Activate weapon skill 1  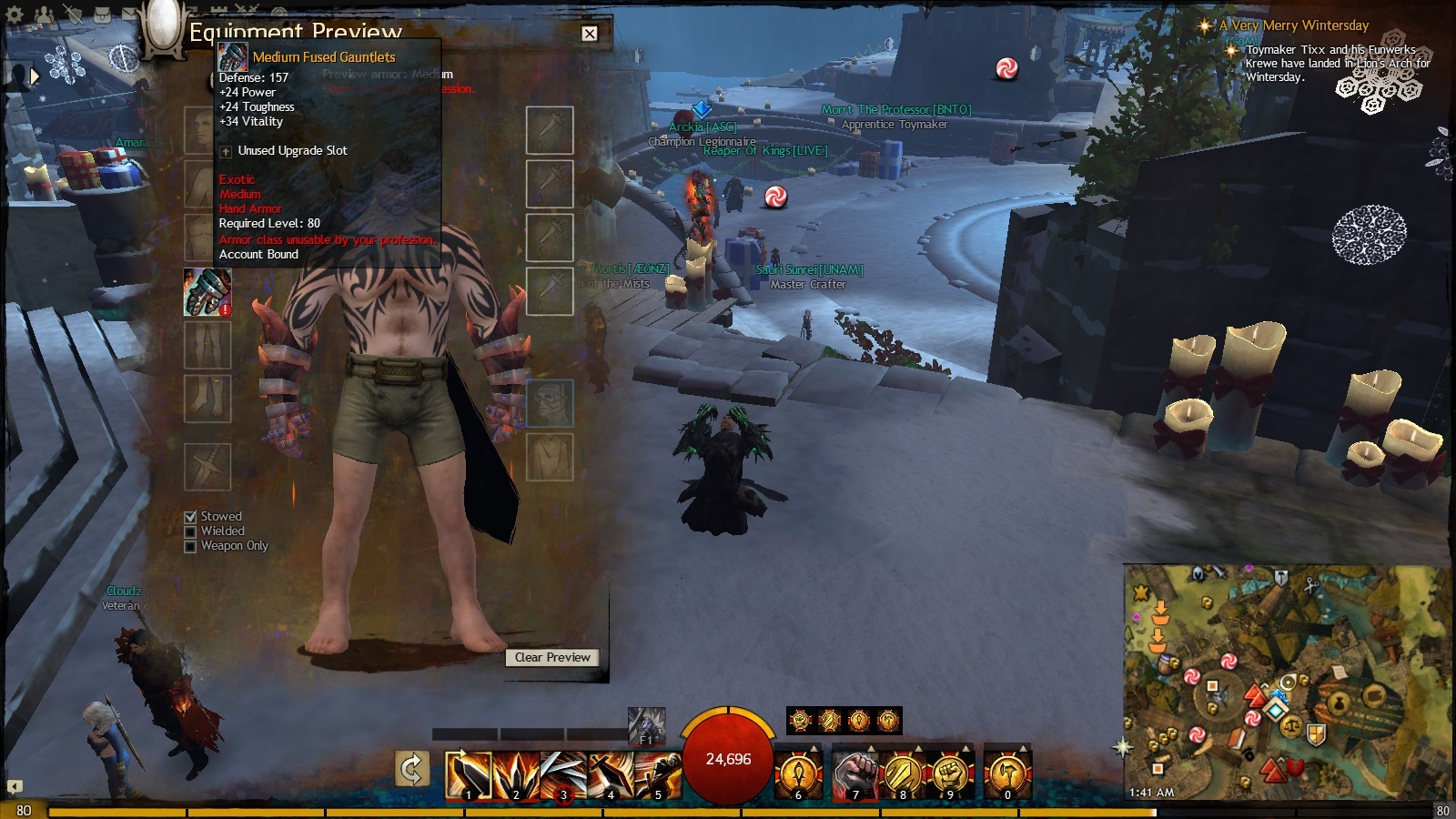click(x=468, y=775)
